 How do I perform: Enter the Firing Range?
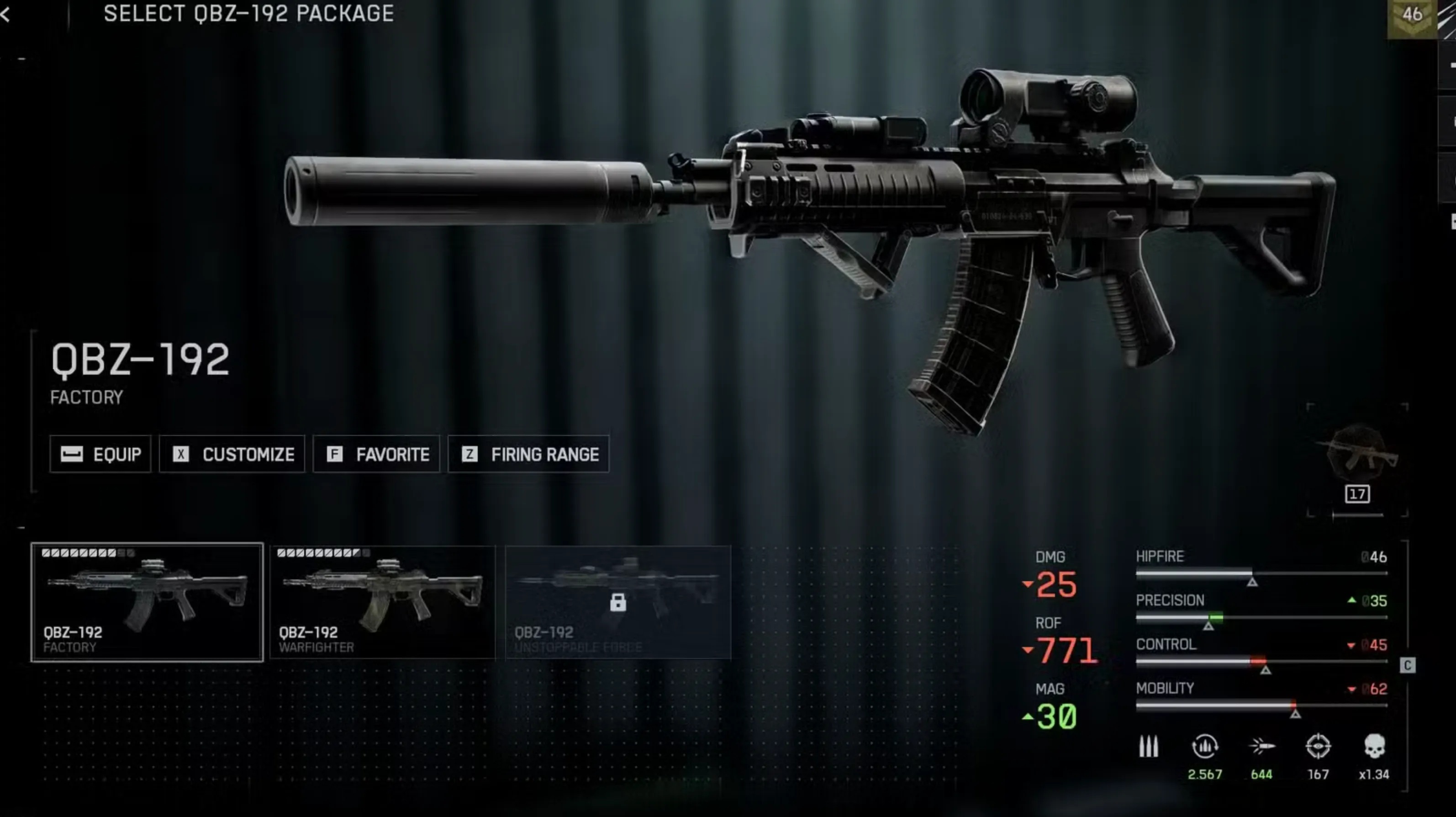(x=528, y=454)
